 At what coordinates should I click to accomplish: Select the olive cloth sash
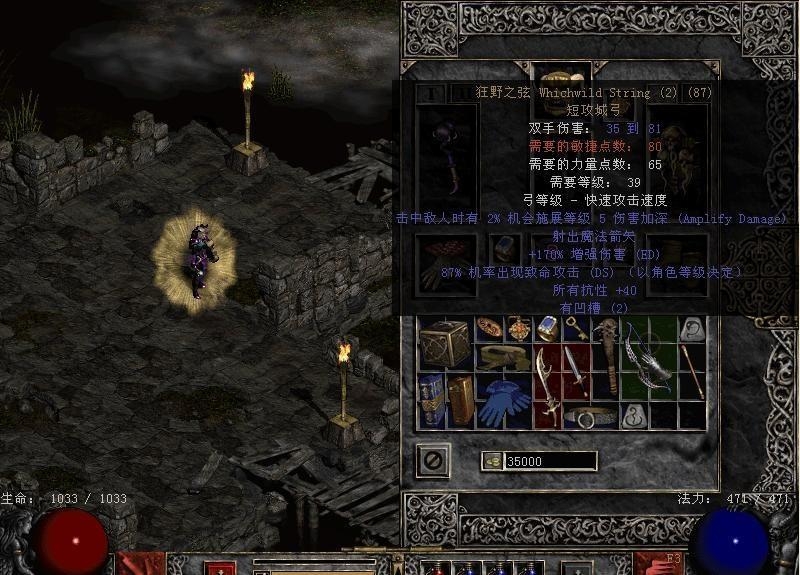(x=503, y=357)
